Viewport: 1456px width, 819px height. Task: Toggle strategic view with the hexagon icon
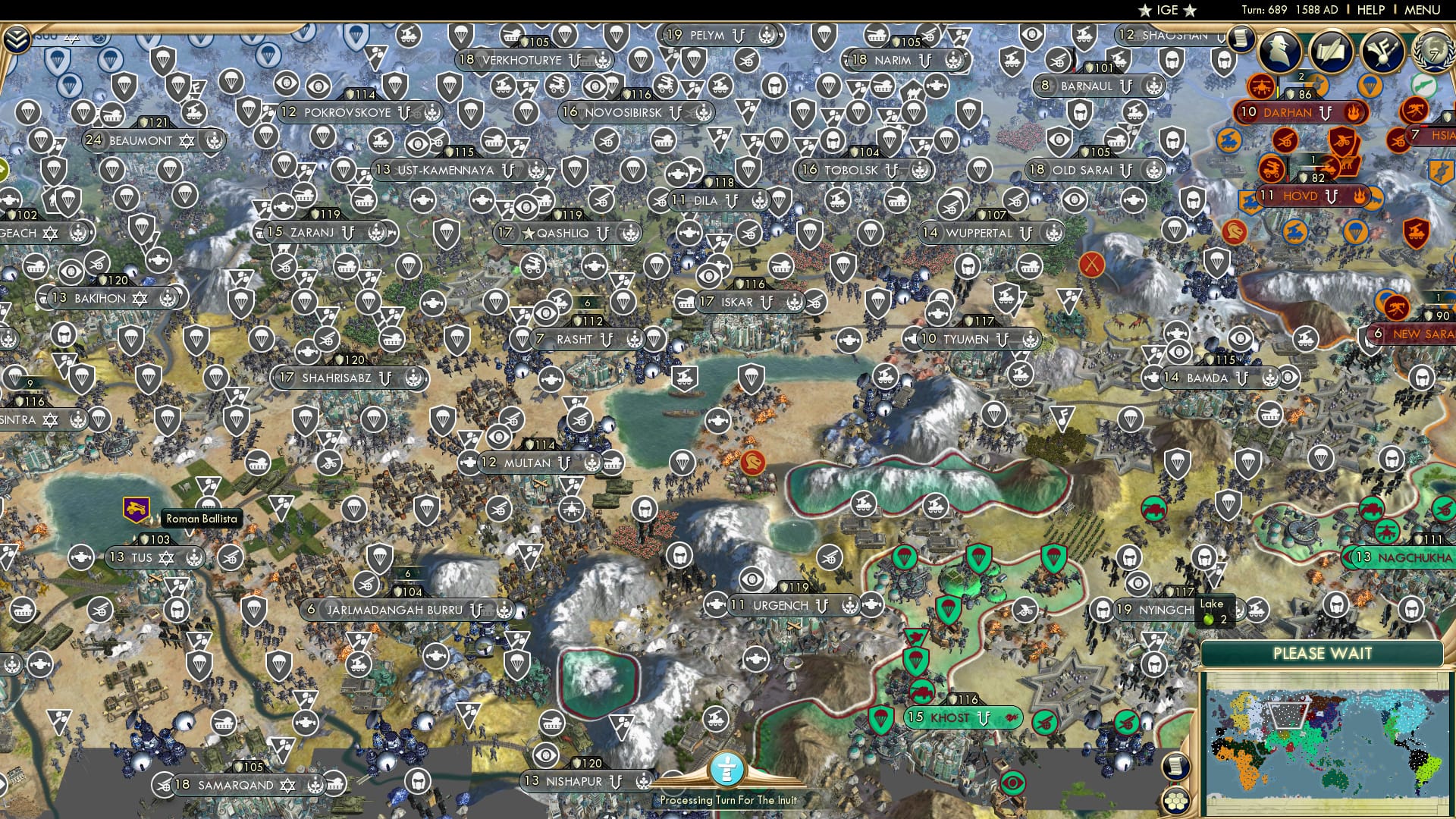click(x=1176, y=800)
